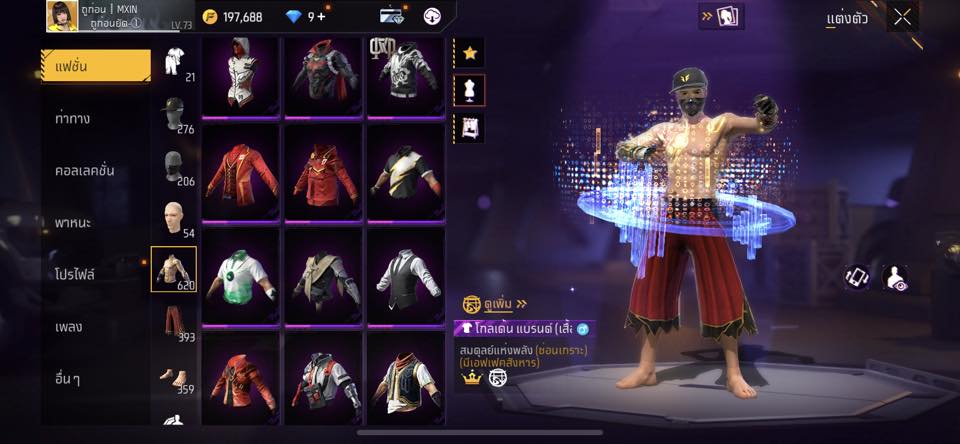This screenshot has width=960, height=444.
Task: Equip the white hooded vest top
Action: tap(240, 75)
